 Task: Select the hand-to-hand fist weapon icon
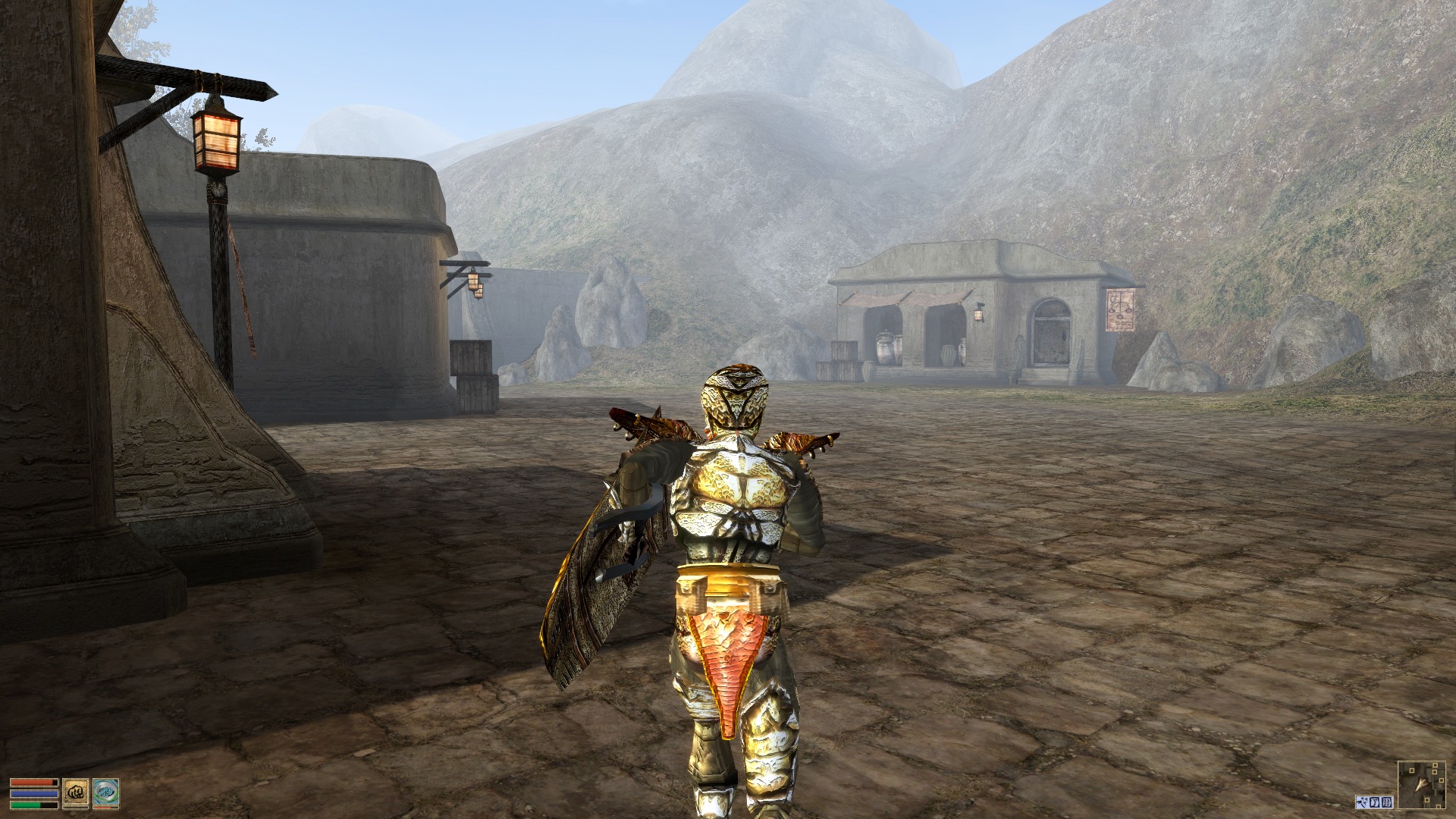coord(75,792)
